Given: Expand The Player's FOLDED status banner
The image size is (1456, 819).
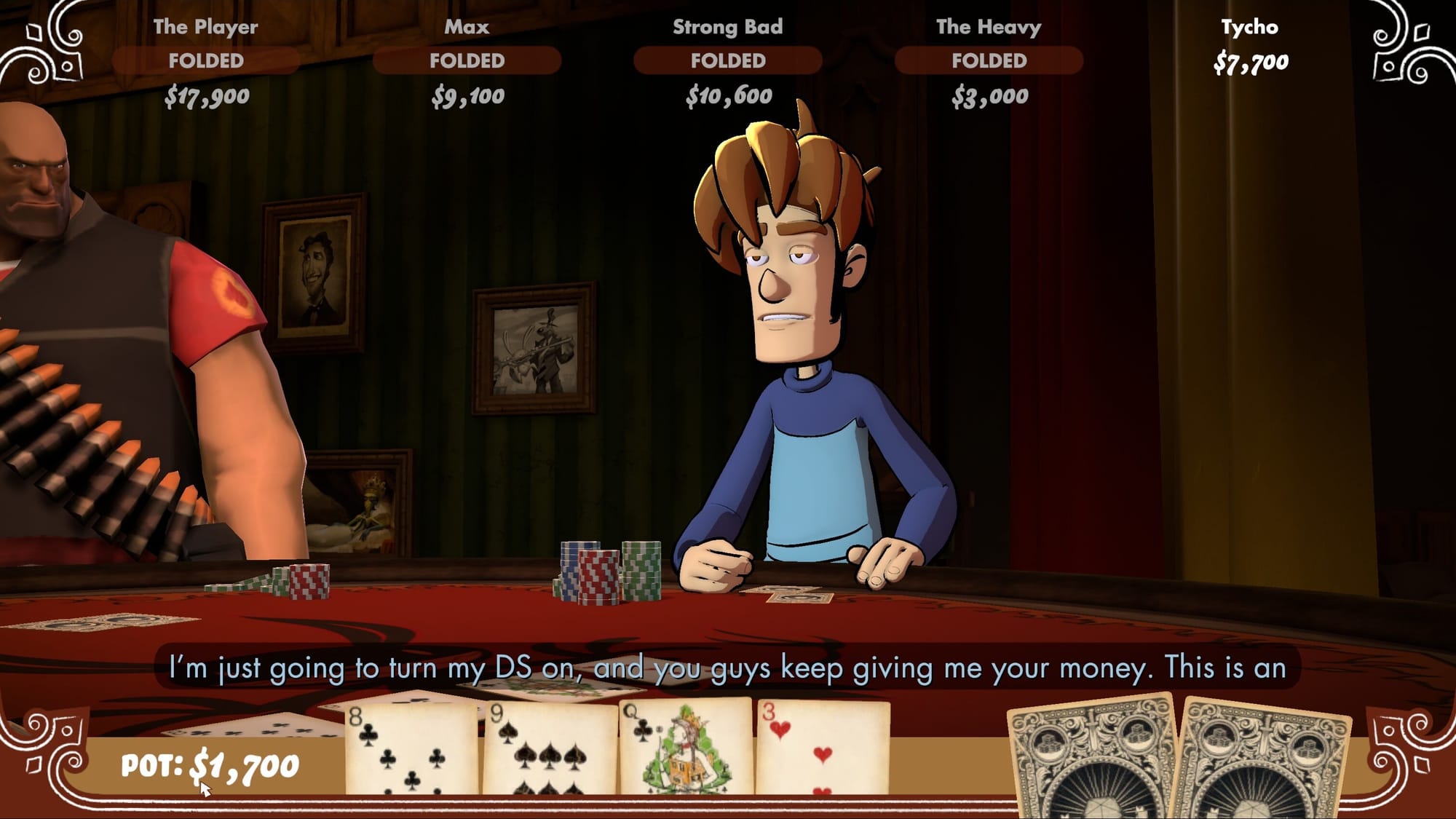Looking at the screenshot, I should 206,60.
